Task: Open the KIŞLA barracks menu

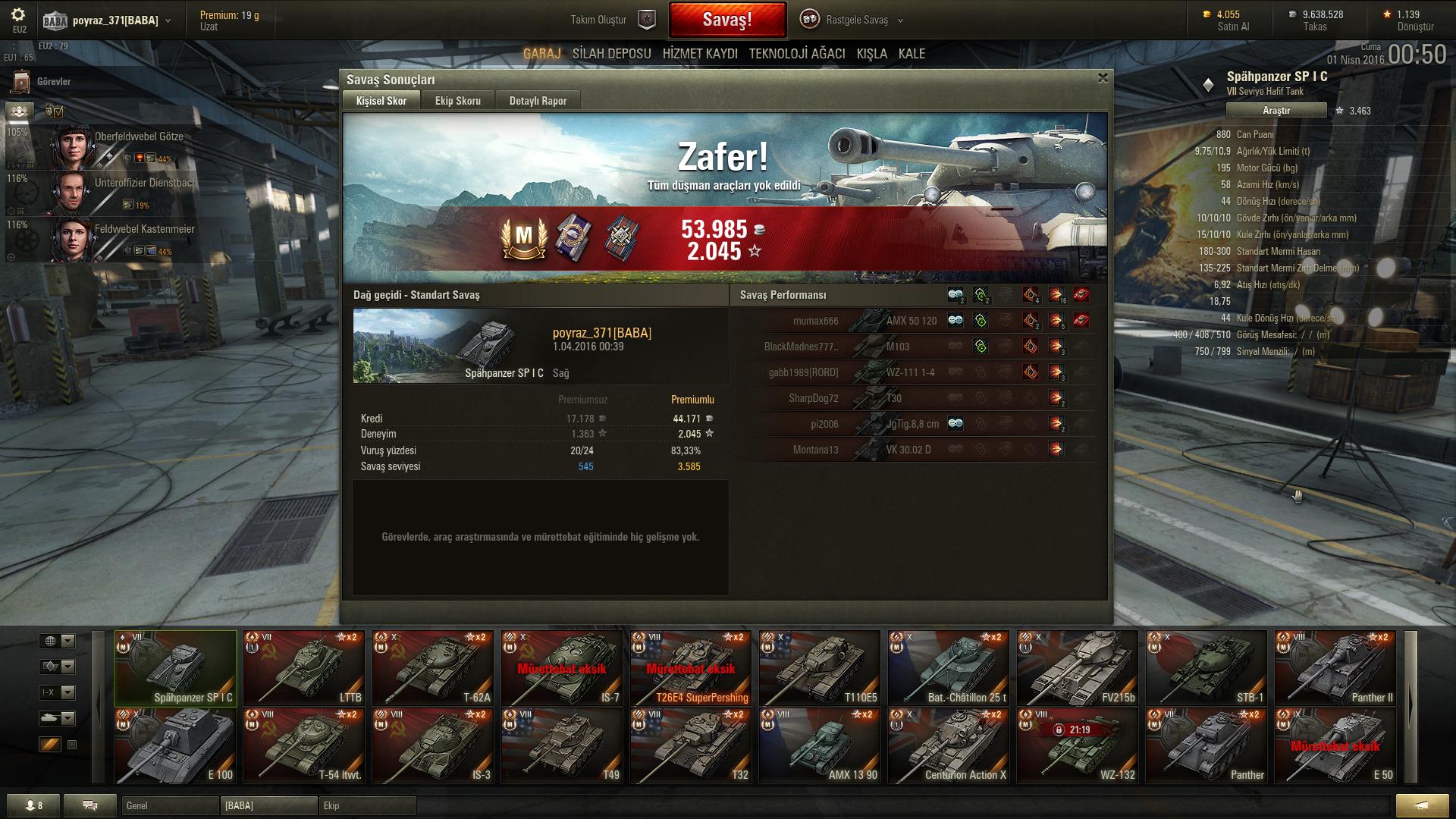Action: pos(871,54)
